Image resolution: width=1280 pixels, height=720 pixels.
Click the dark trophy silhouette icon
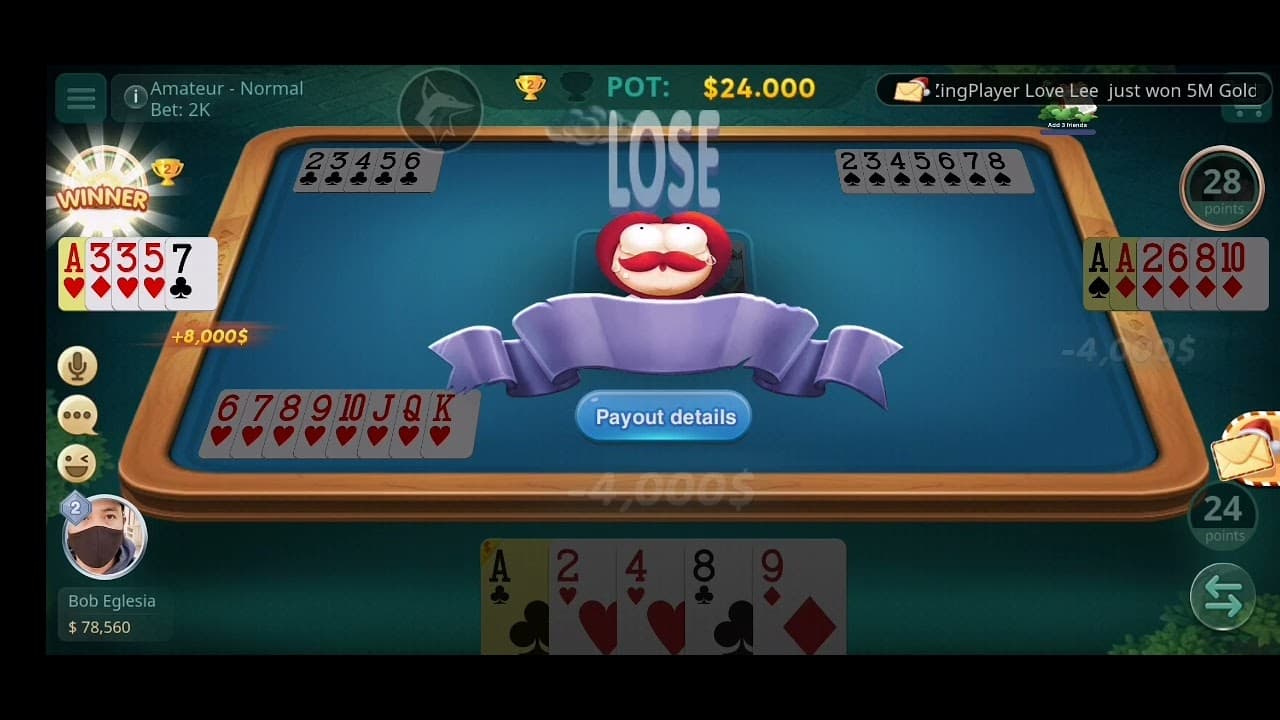(575, 87)
